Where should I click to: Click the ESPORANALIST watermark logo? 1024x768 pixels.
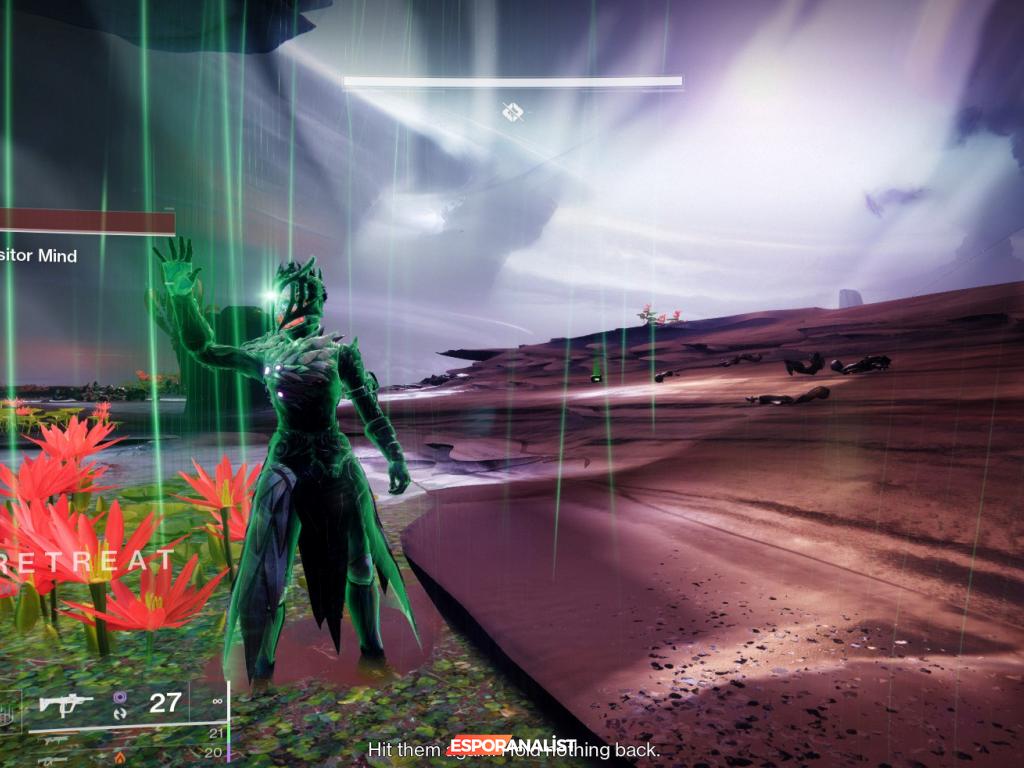[x=512, y=745]
